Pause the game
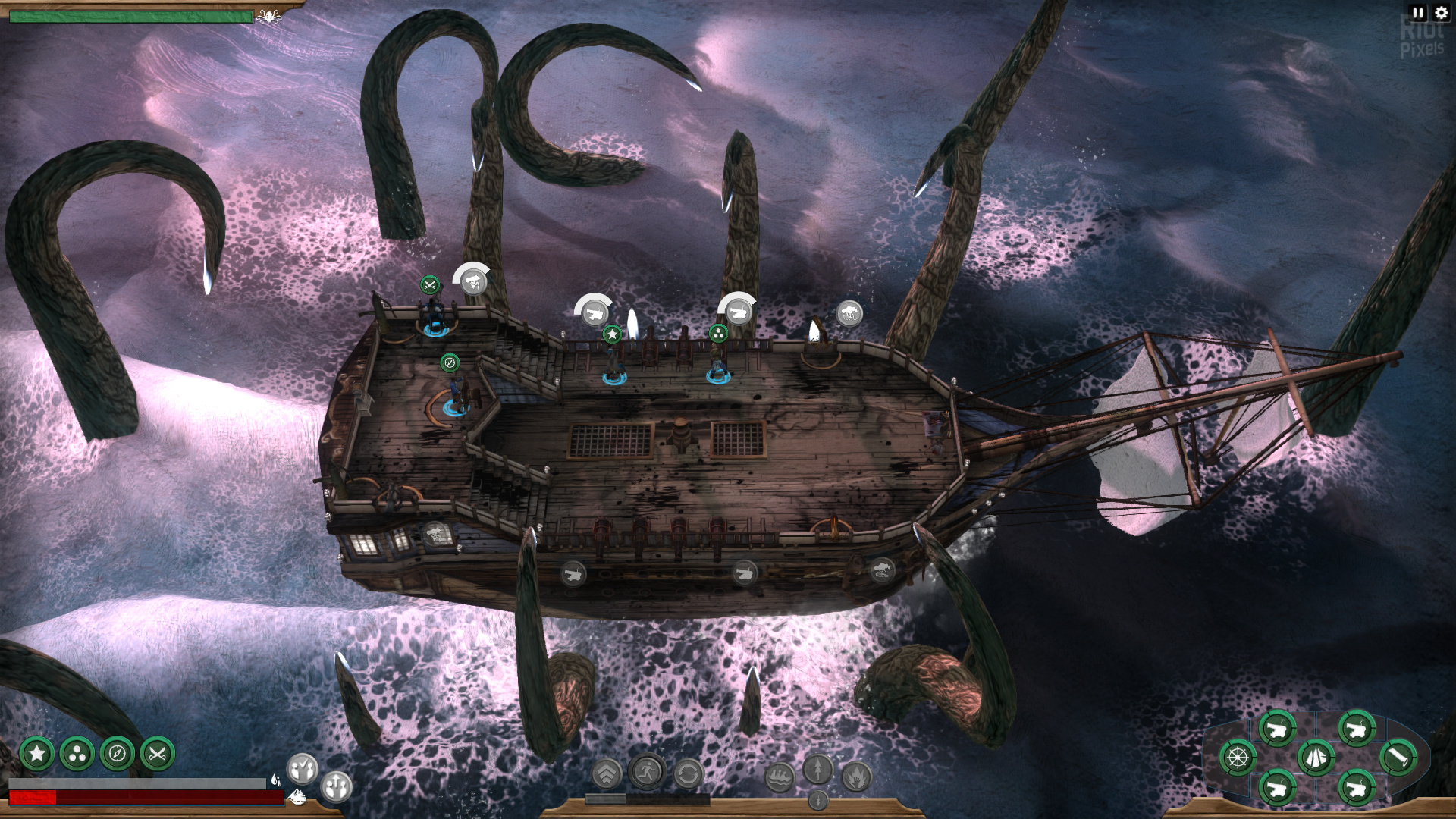 pyautogui.click(x=1418, y=12)
